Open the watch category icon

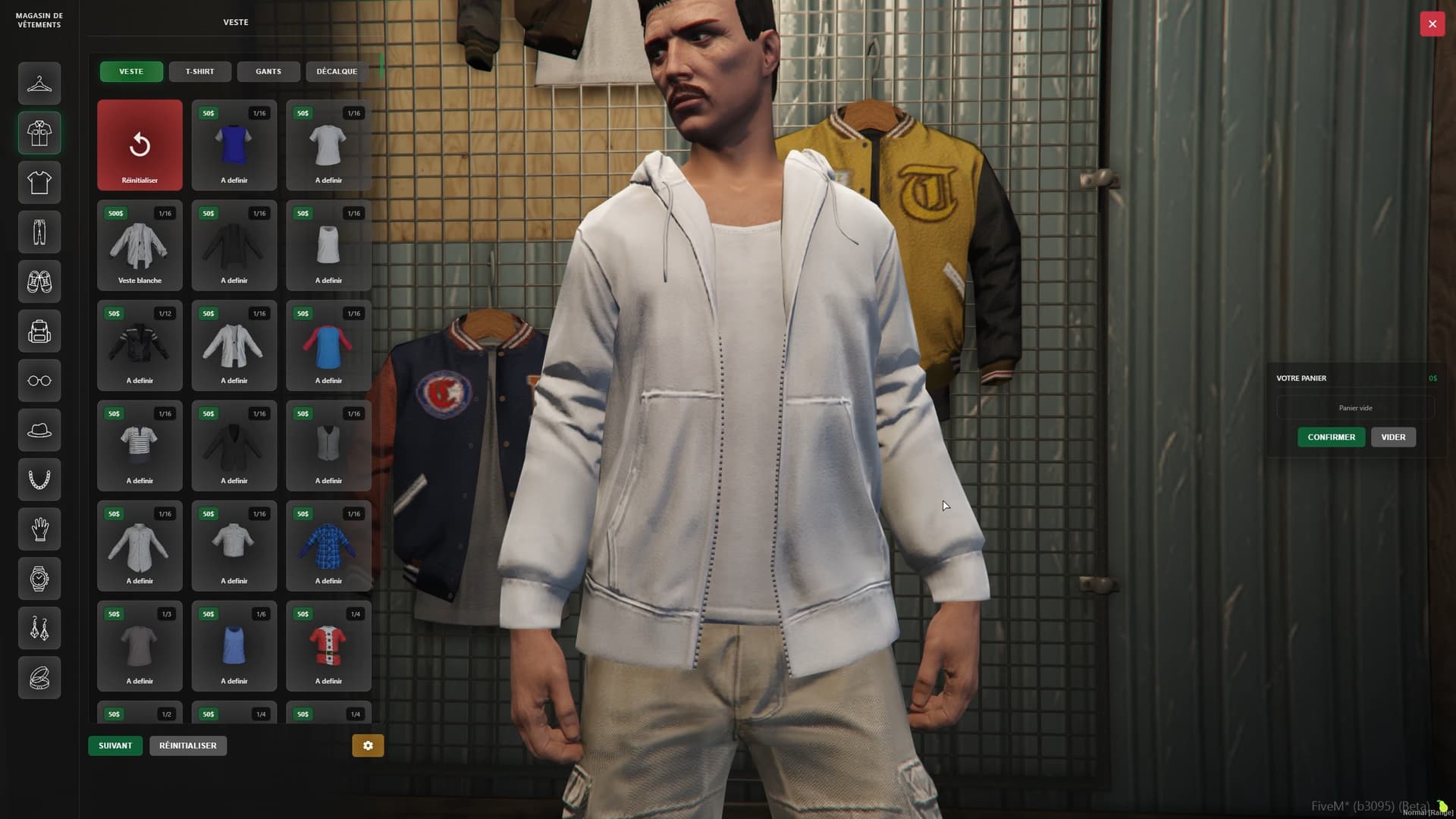pyautogui.click(x=39, y=579)
